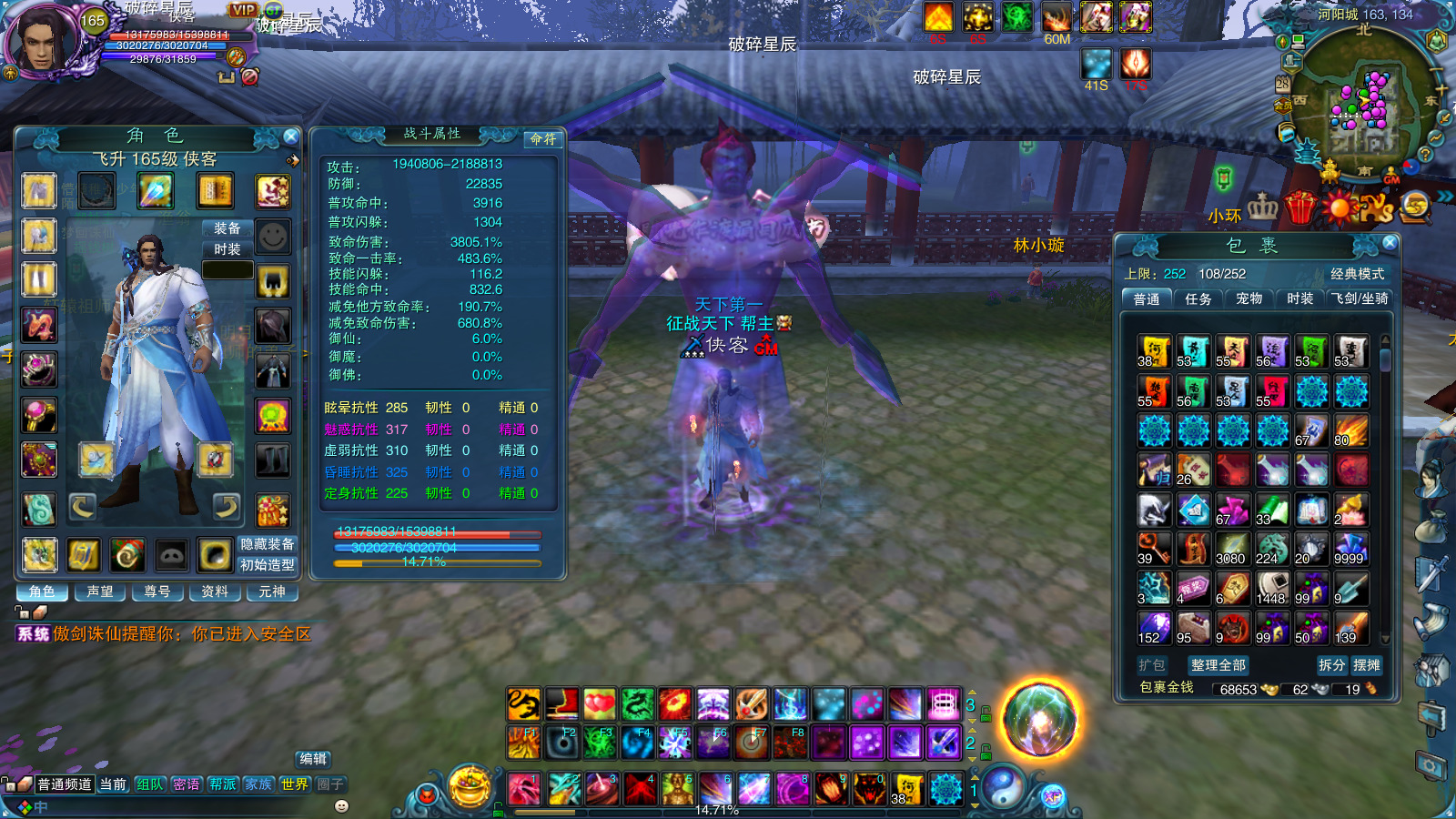Image resolution: width=1456 pixels, height=819 pixels.
Task: Open the 宠物 pet inventory tab
Action: pyautogui.click(x=1249, y=298)
